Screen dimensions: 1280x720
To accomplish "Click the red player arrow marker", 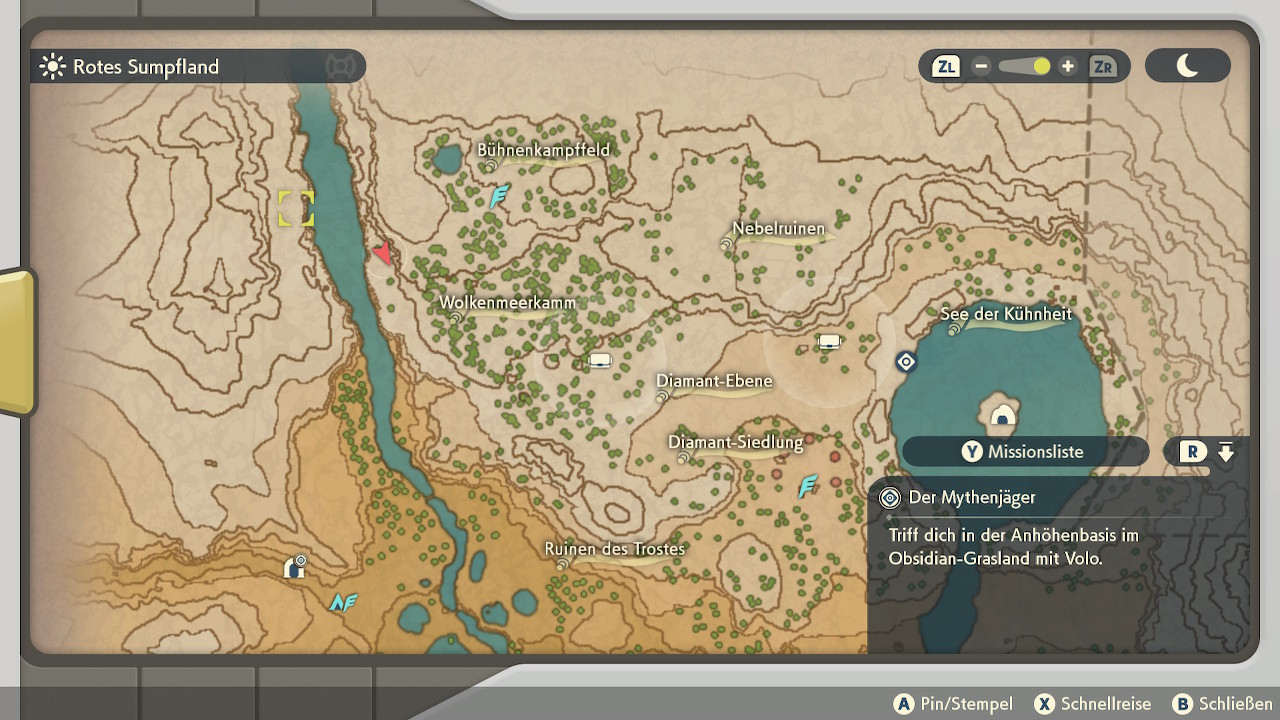I will [x=383, y=253].
